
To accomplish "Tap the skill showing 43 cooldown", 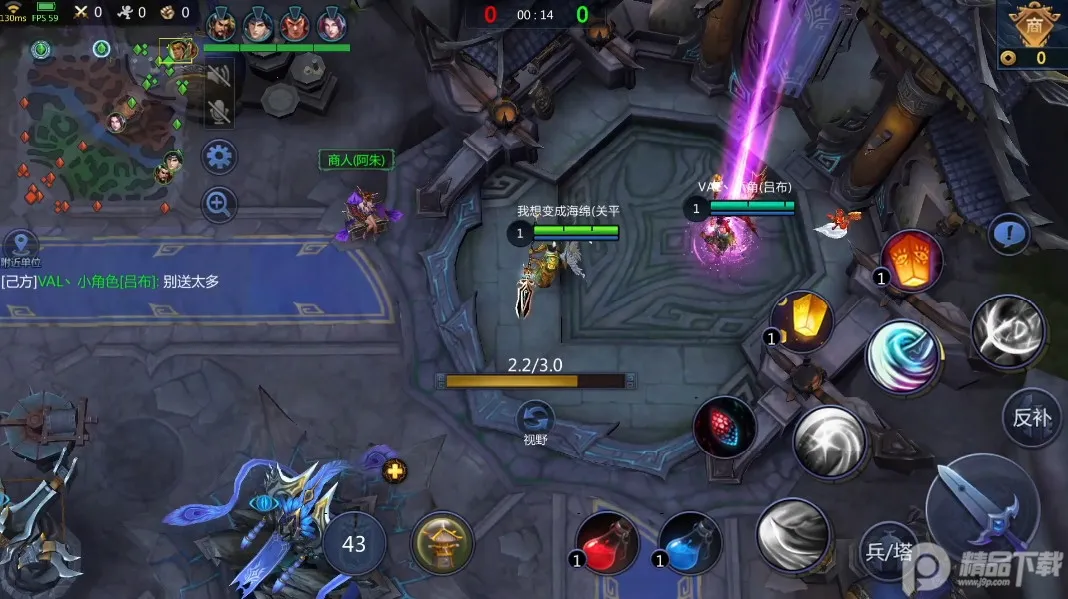I will pos(354,544).
